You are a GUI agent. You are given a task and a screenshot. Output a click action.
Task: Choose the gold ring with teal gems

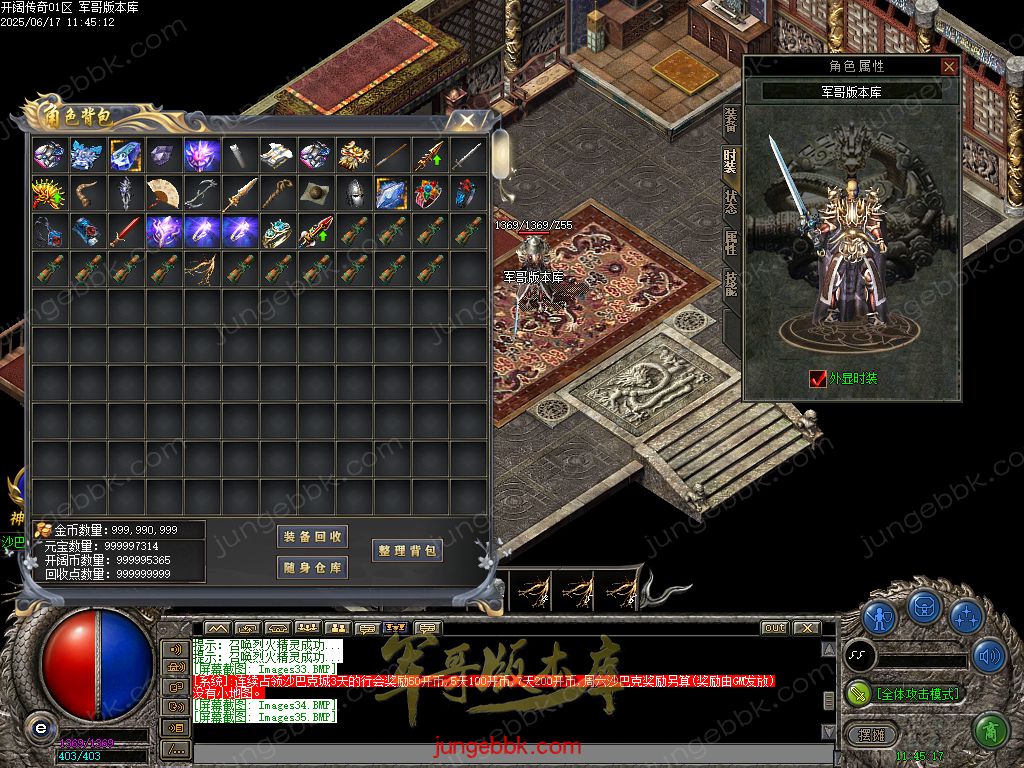277,231
